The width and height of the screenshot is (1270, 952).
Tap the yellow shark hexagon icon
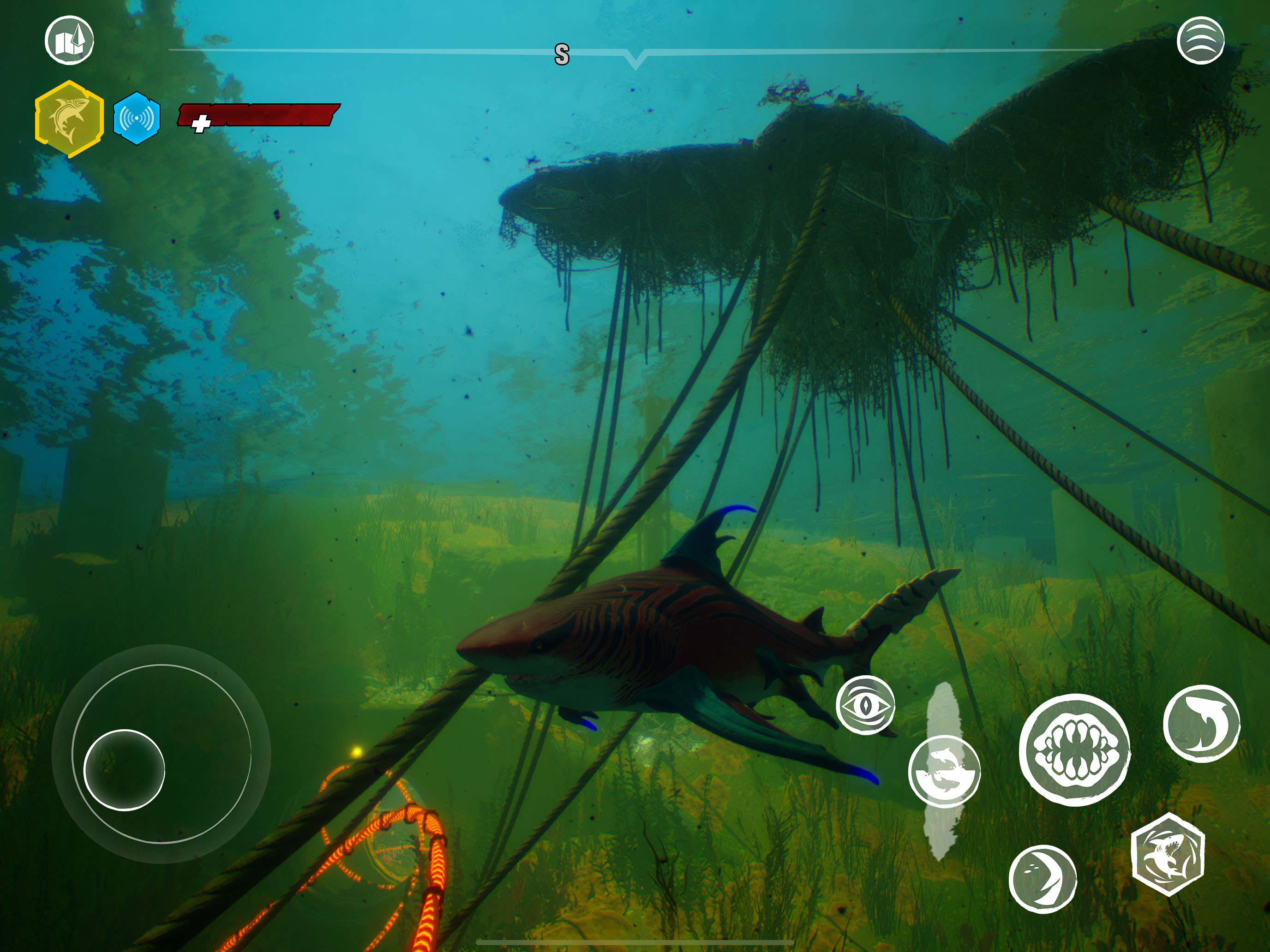coord(70,119)
